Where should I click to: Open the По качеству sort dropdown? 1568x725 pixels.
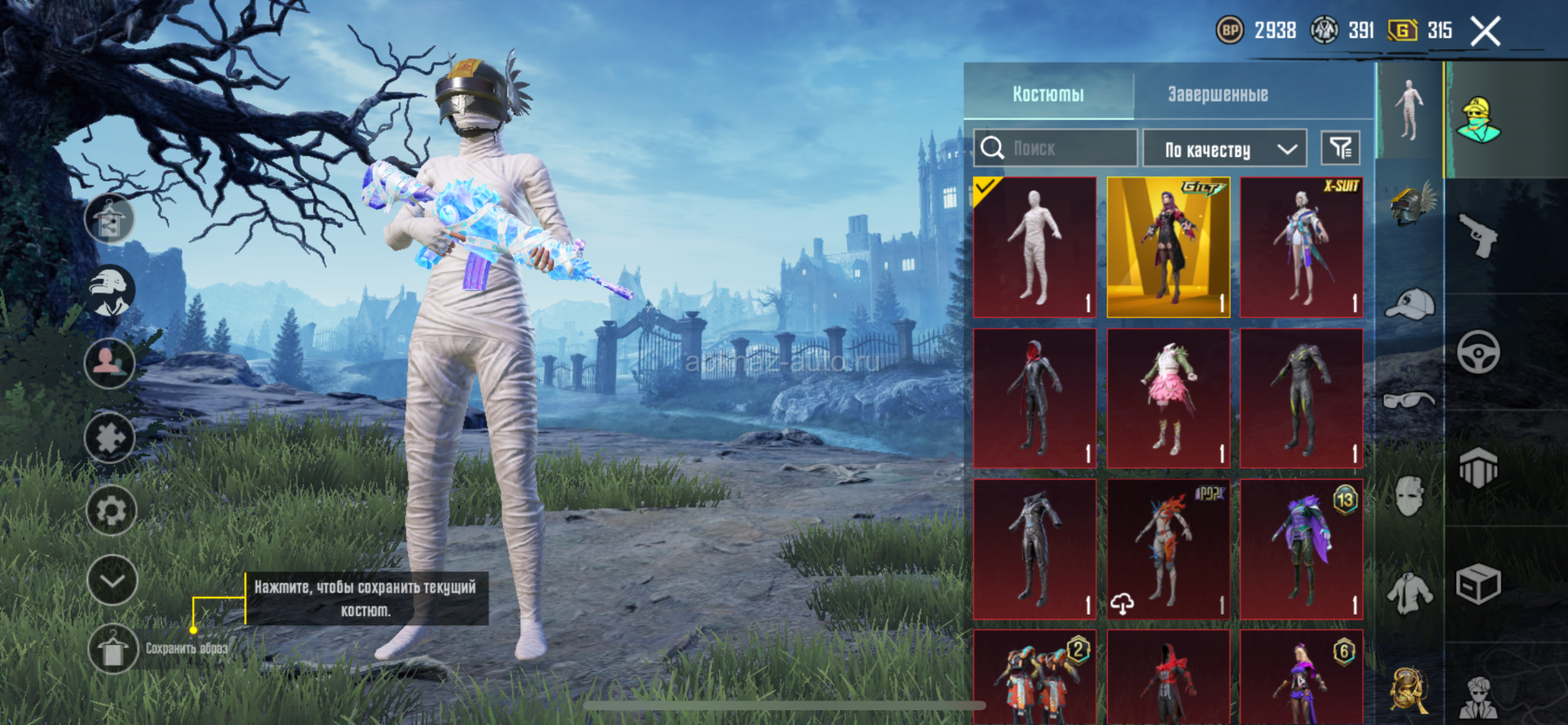tap(1224, 149)
